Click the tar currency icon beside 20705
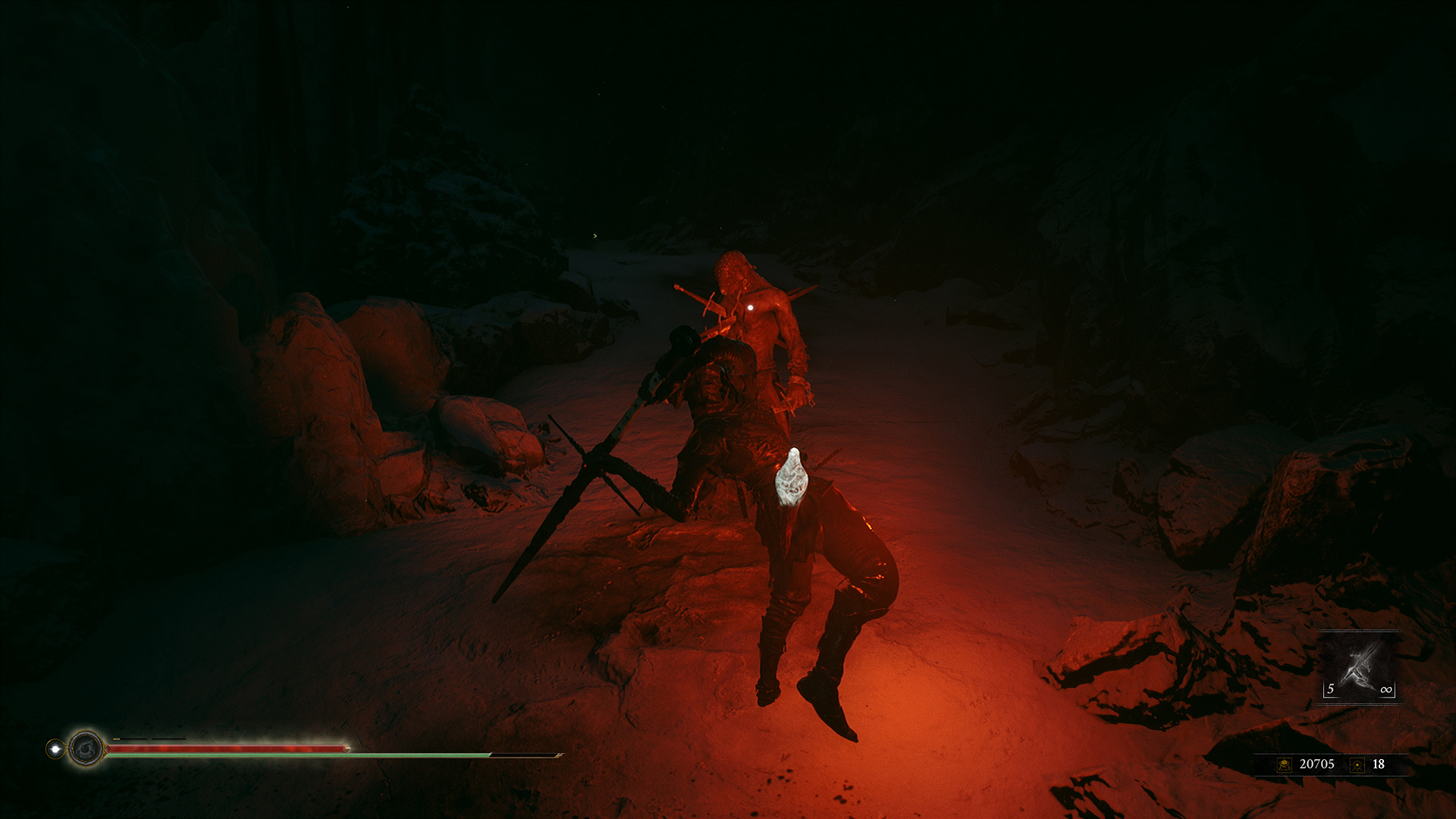The image size is (1456, 819). (1284, 764)
